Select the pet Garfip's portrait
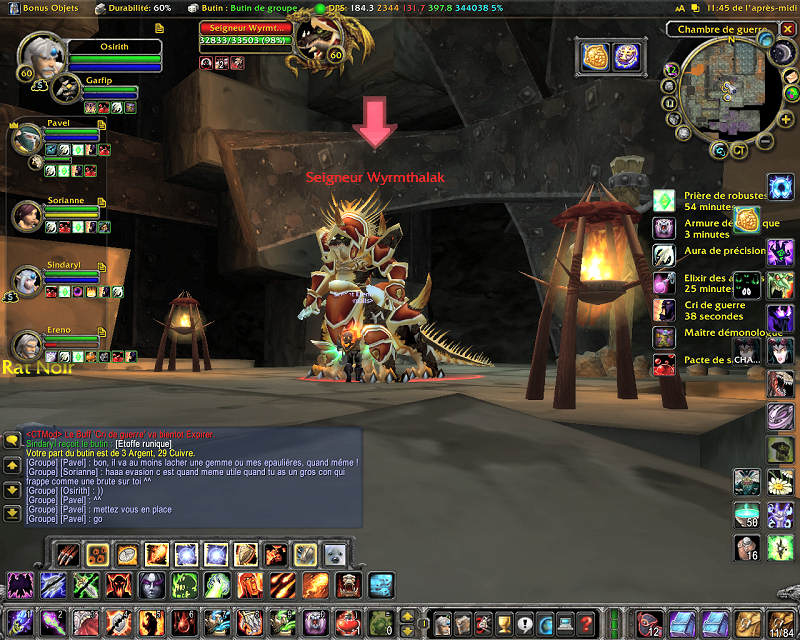 (66, 88)
